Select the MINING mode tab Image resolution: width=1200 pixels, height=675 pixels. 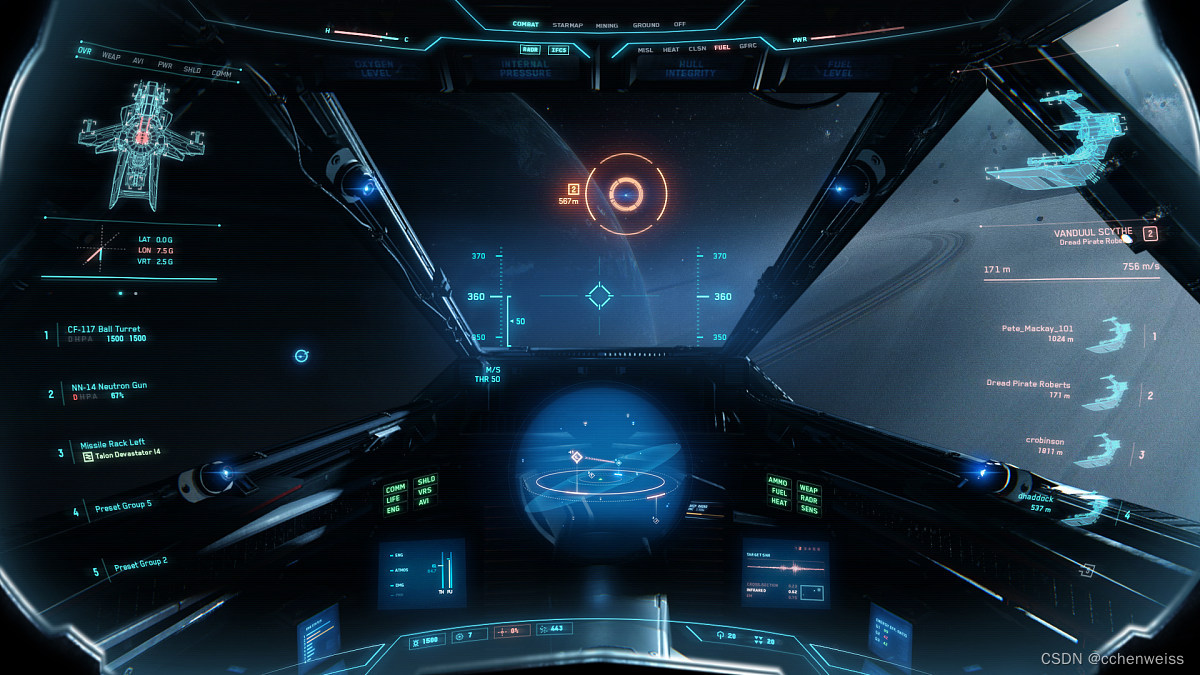tap(606, 25)
